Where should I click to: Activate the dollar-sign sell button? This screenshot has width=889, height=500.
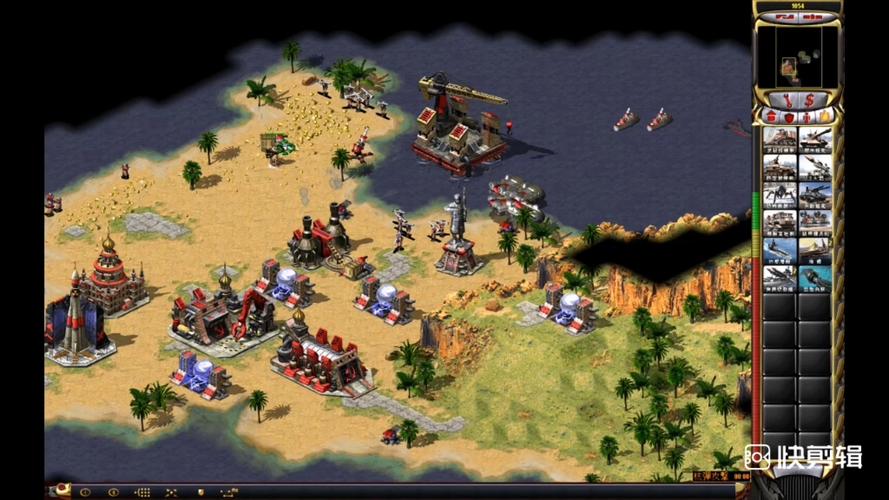pos(810,99)
